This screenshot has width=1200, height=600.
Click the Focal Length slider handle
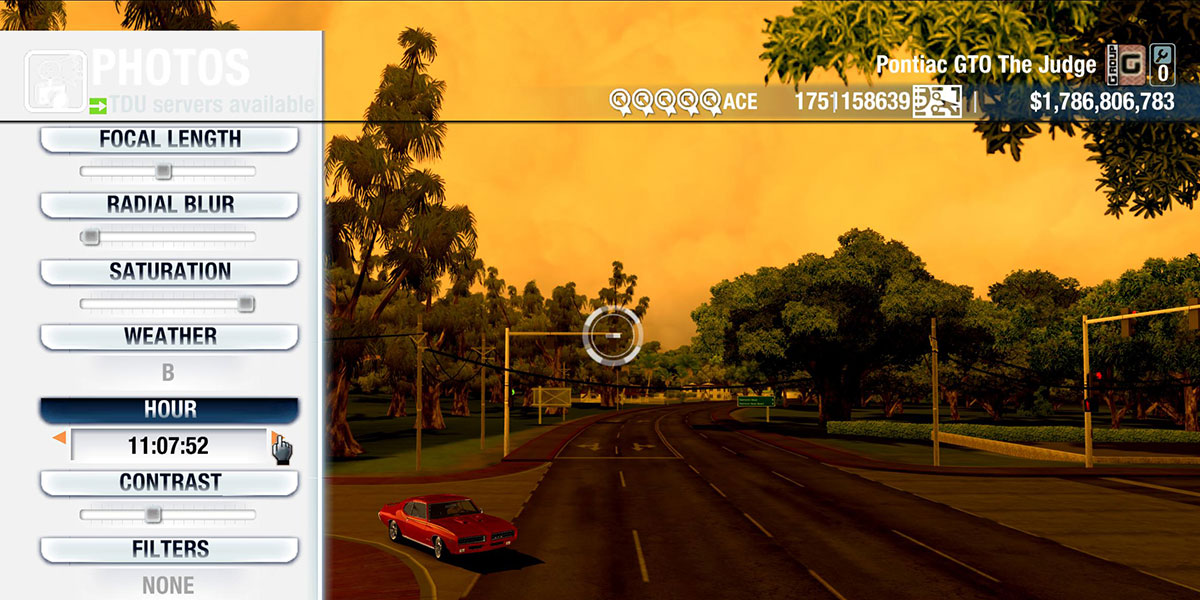pyautogui.click(x=163, y=172)
